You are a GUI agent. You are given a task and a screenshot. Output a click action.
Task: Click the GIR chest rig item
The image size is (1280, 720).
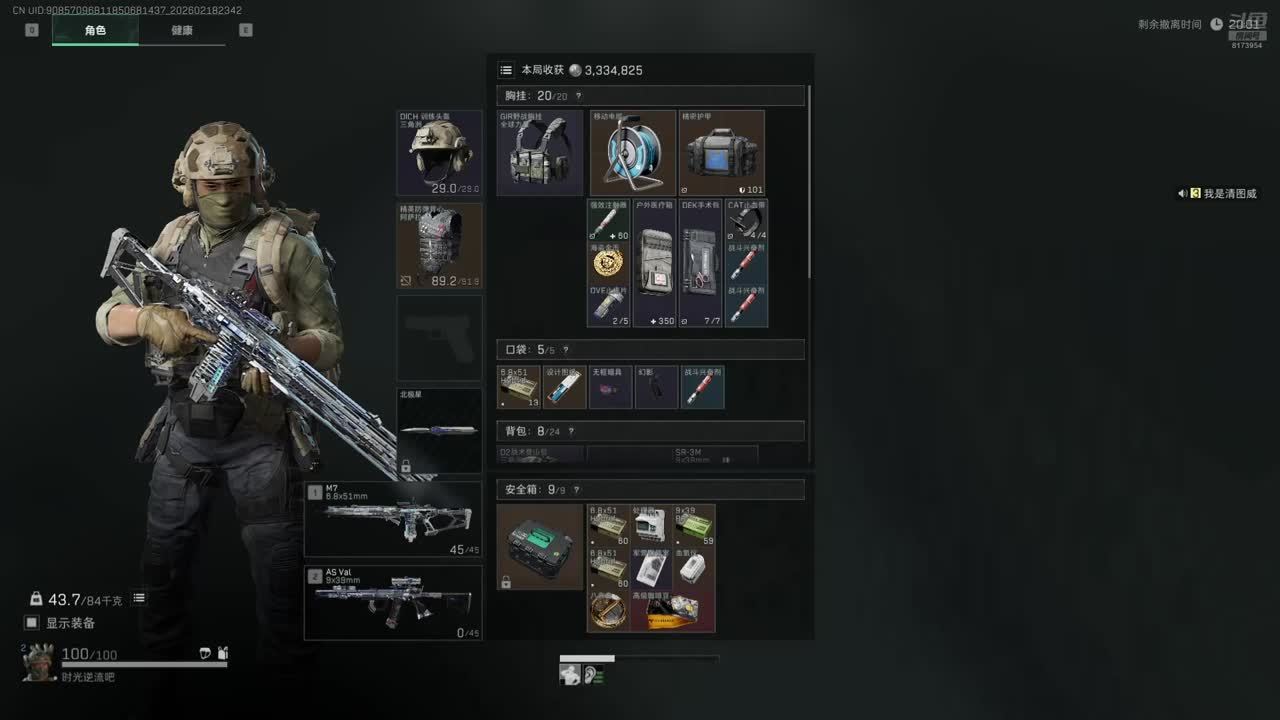pyautogui.click(x=540, y=153)
